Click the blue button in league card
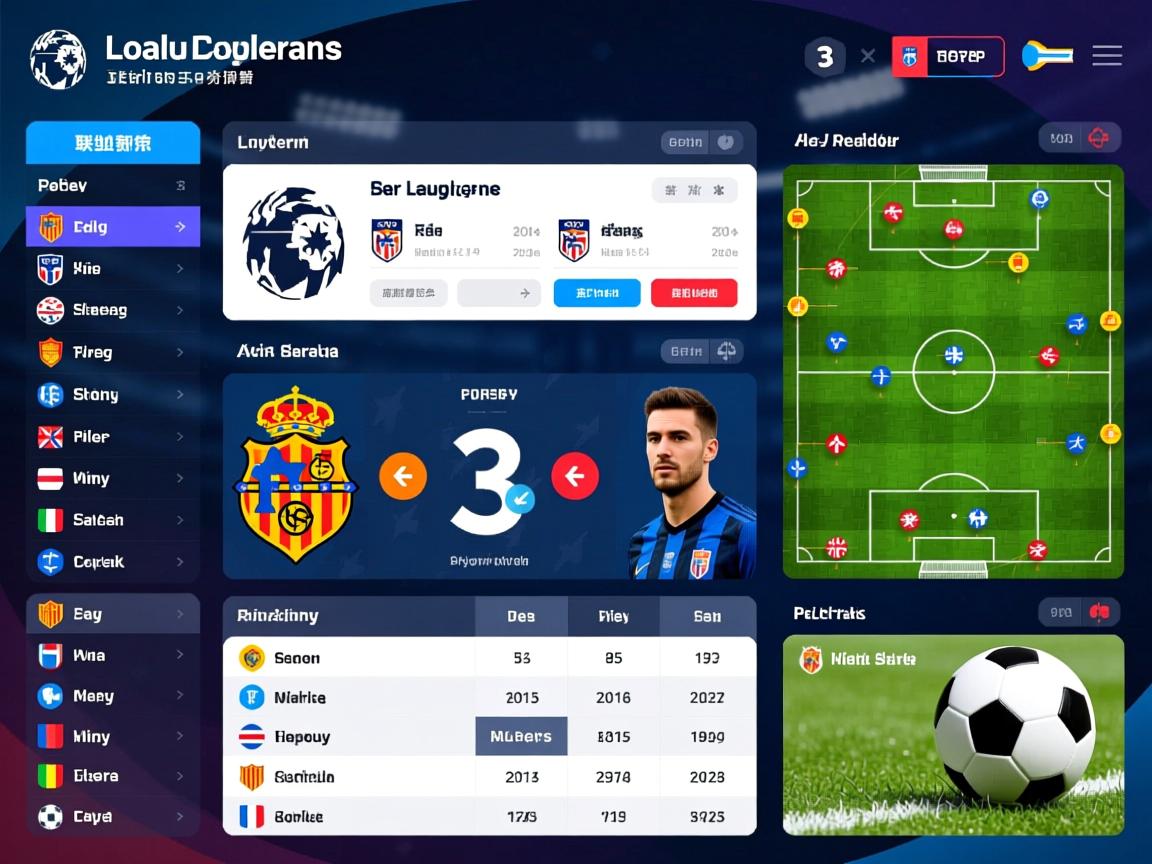The width and height of the screenshot is (1152, 864). (x=596, y=293)
